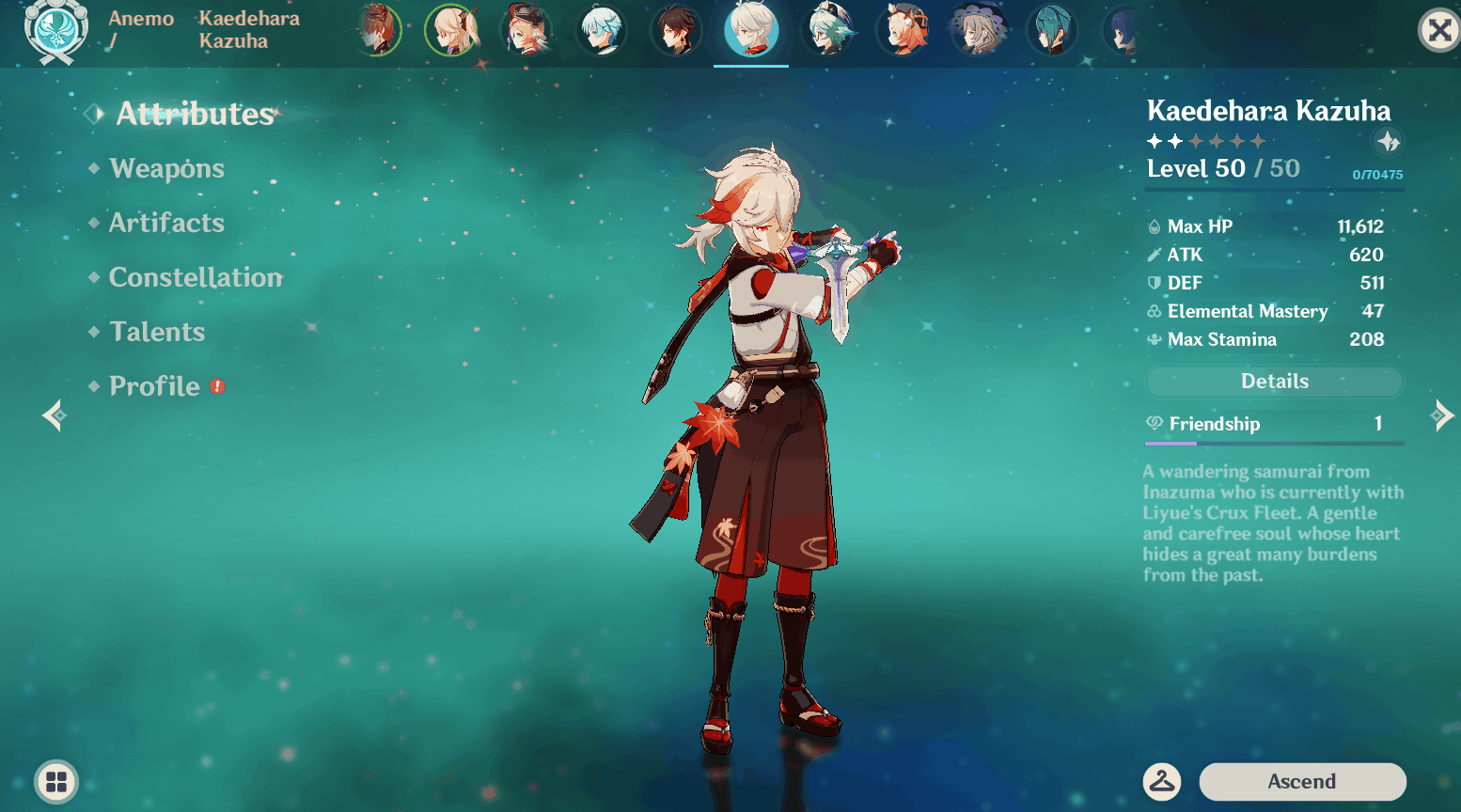Screen dimensions: 1461x812
Task: Go to the Artifacts section
Action: coord(166,223)
